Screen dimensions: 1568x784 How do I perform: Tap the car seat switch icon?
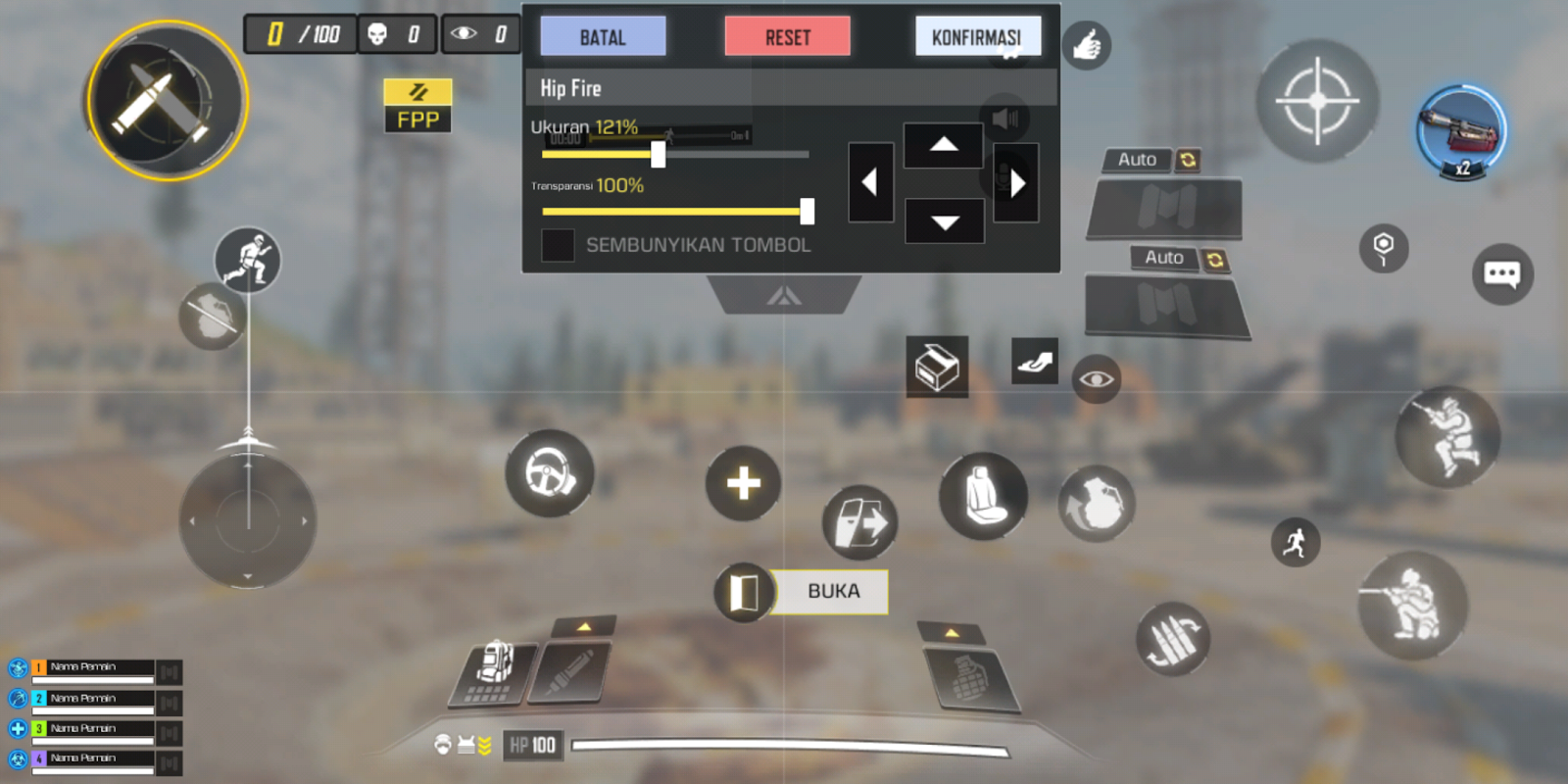click(983, 498)
